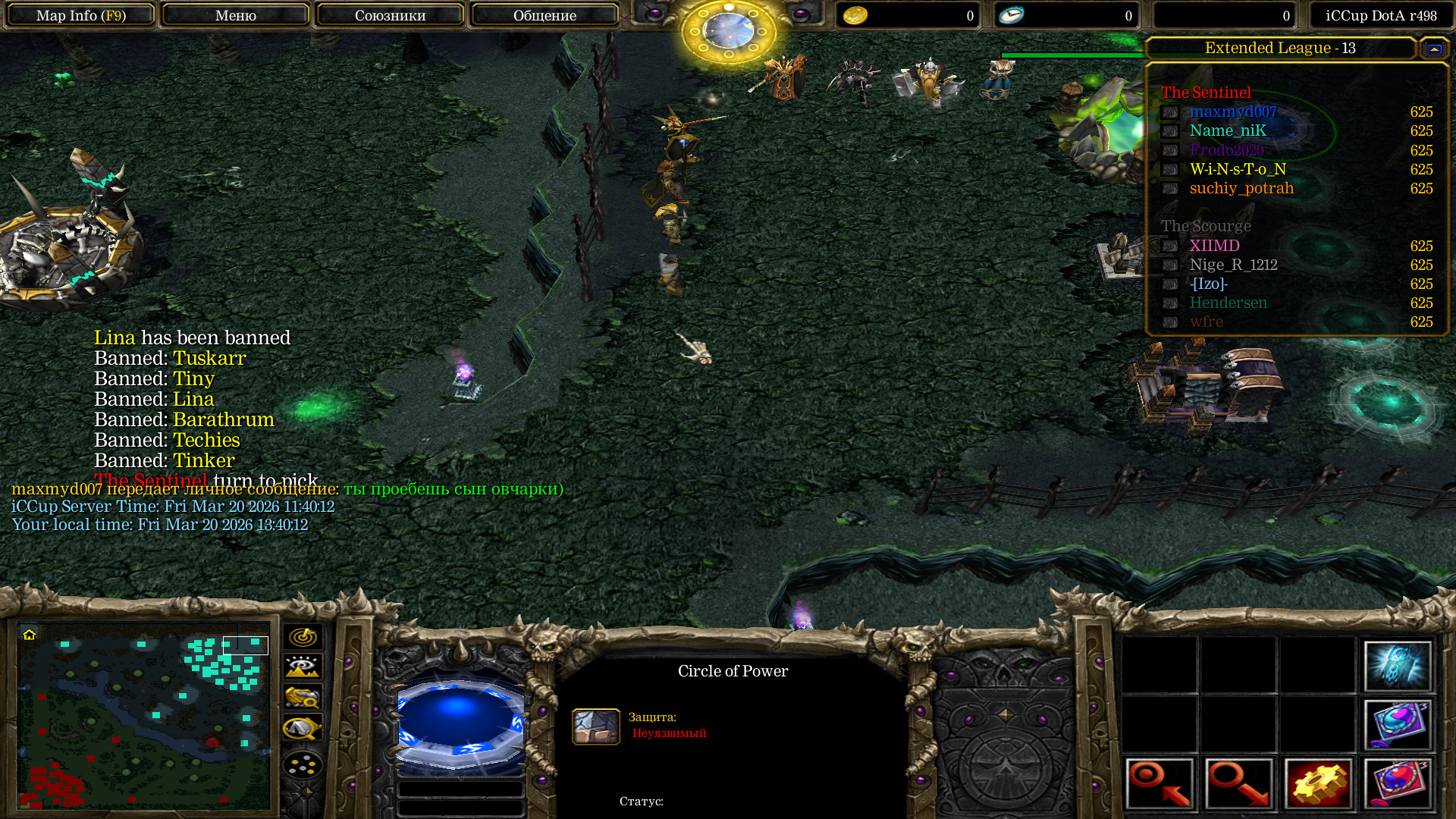Click the red up-left arrow command
The width and height of the screenshot is (1456, 819).
click(1160, 783)
